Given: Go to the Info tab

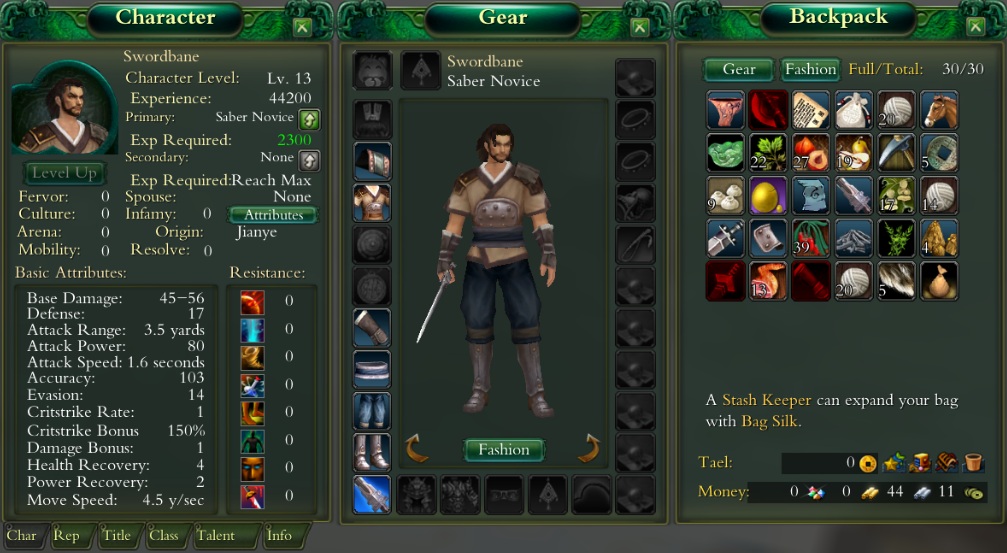Looking at the screenshot, I should [x=279, y=535].
